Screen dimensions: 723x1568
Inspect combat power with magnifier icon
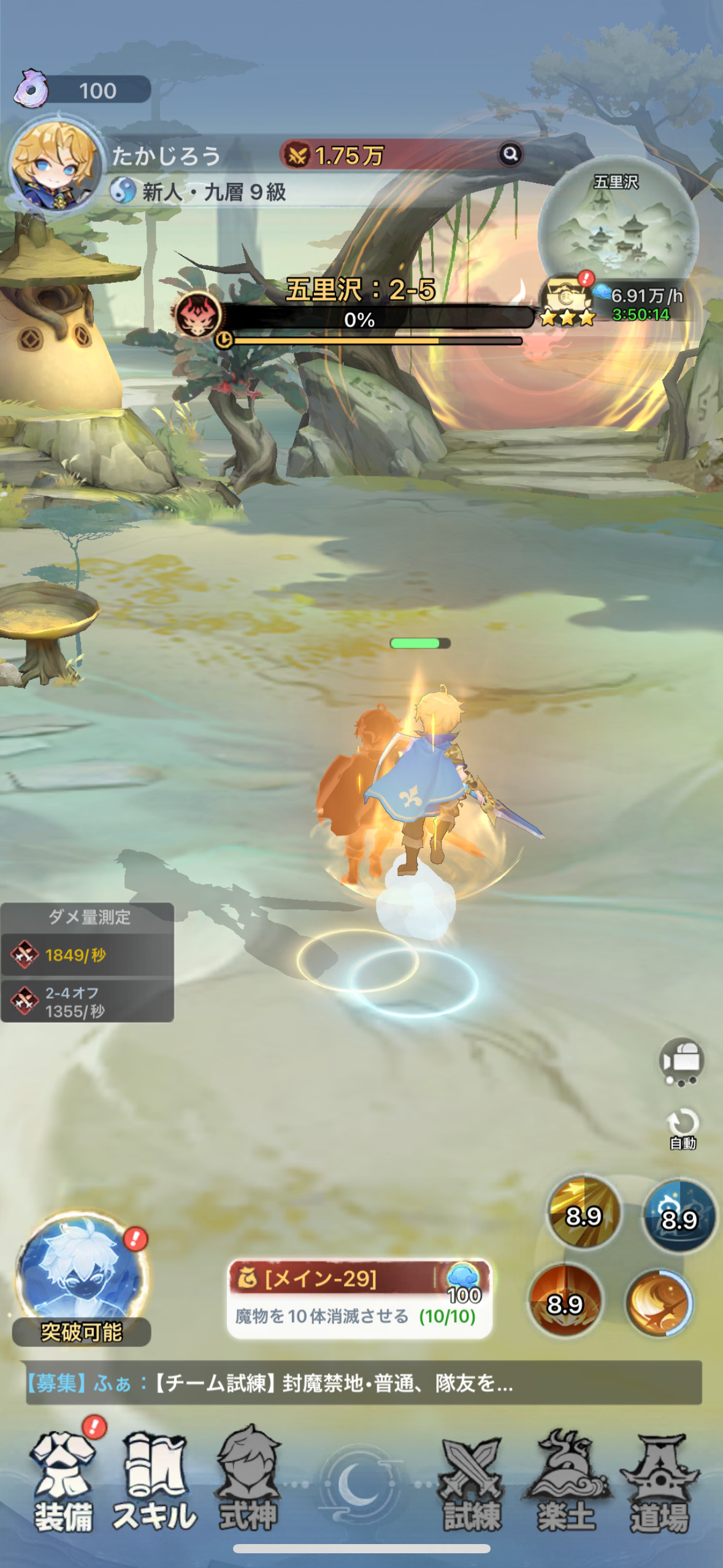click(x=510, y=154)
